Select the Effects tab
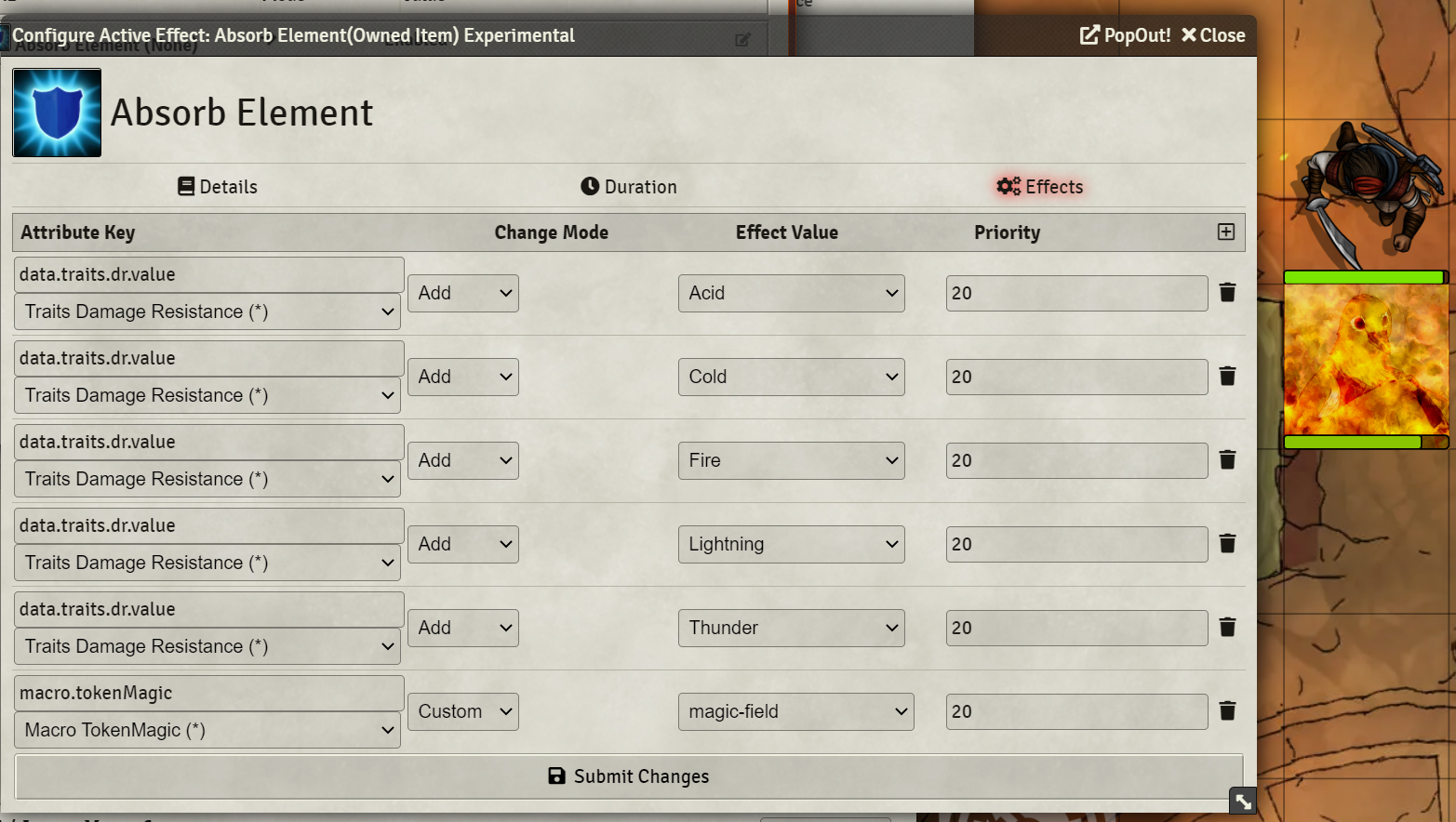The width and height of the screenshot is (1456, 822). (x=1039, y=186)
